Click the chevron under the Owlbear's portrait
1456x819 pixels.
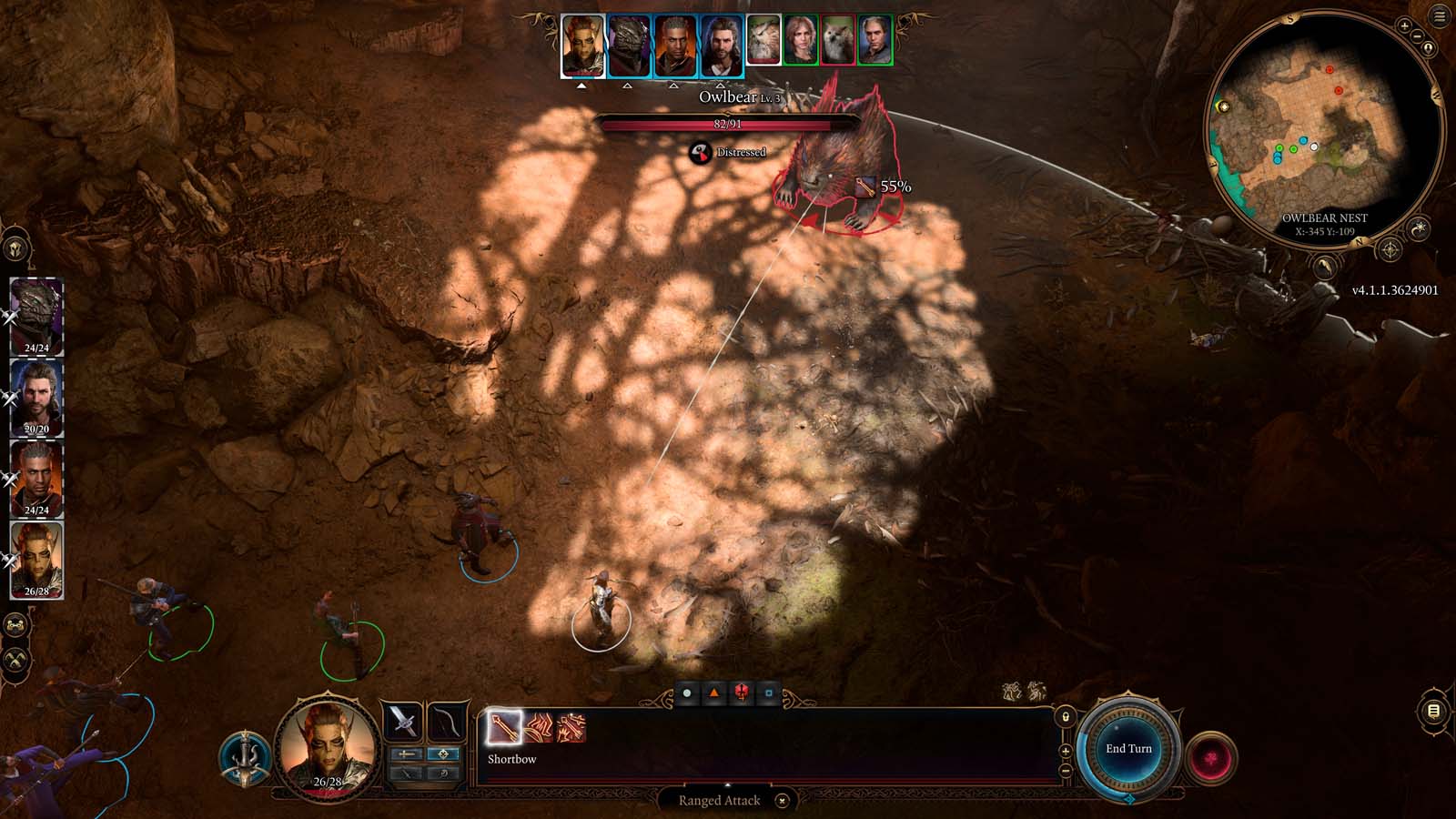(764, 86)
